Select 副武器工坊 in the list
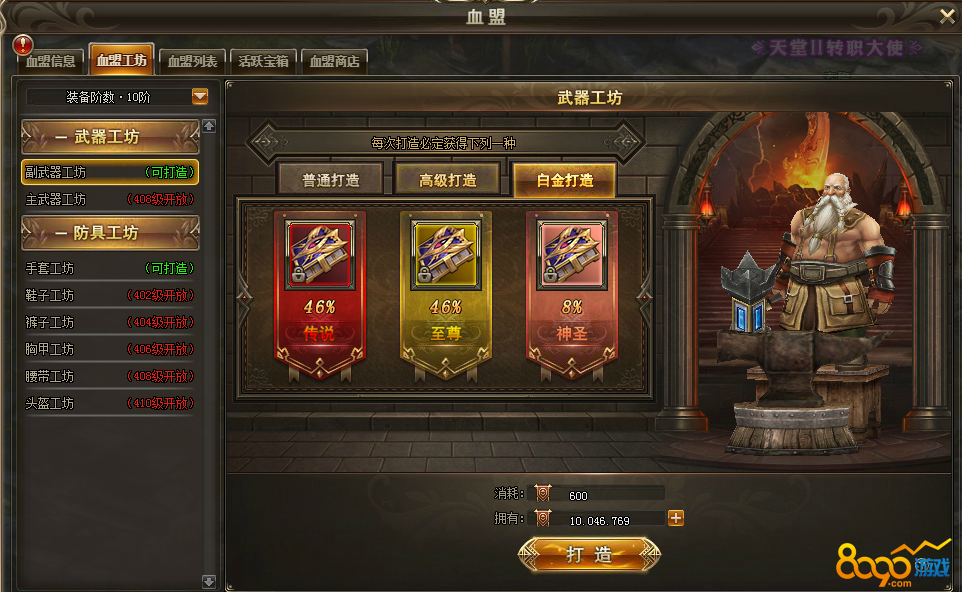 (110, 172)
